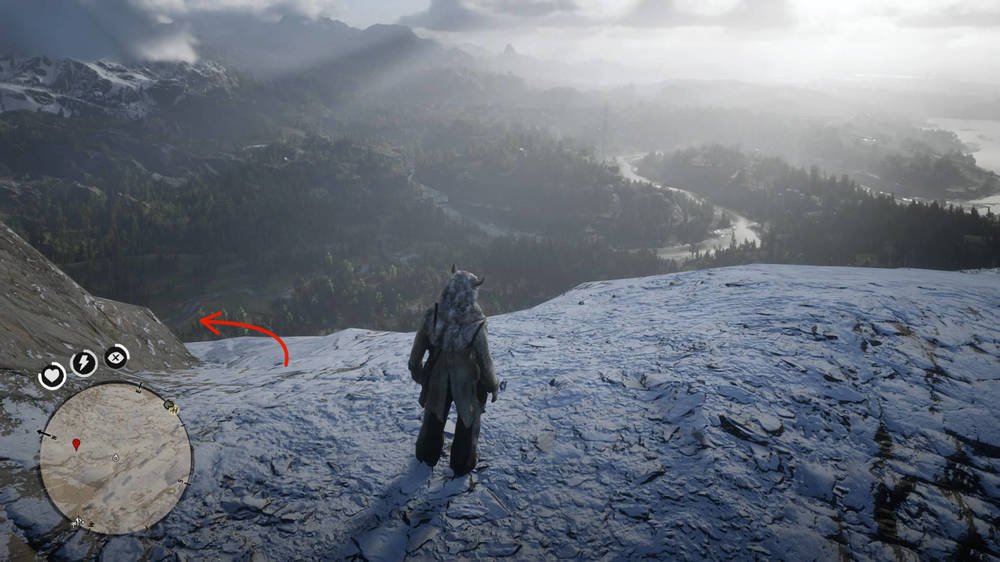Click the Dead Eye core icon
1000x562 pixels.
117,356
